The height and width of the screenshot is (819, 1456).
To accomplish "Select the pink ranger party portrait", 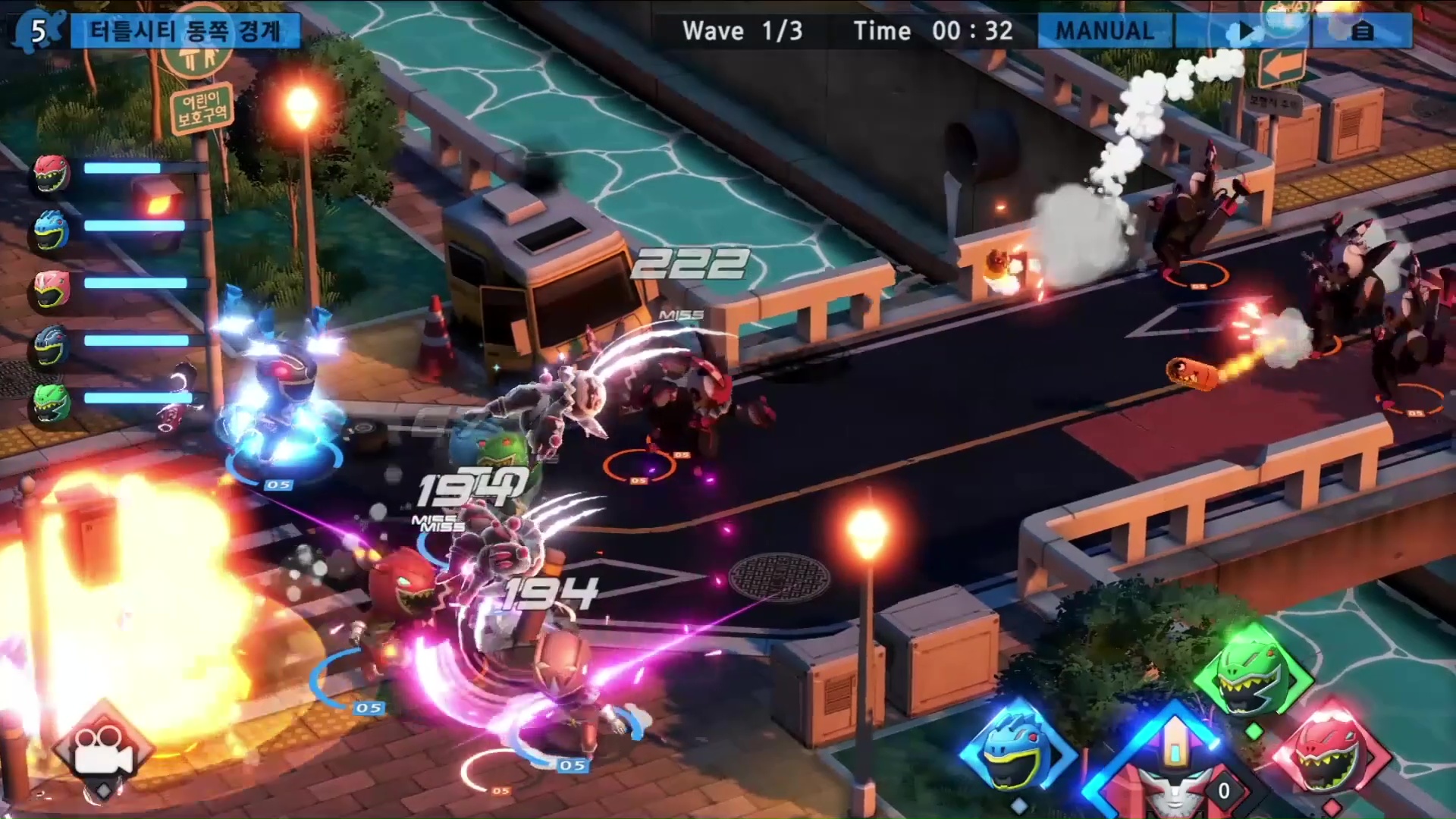I will click(52, 288).
